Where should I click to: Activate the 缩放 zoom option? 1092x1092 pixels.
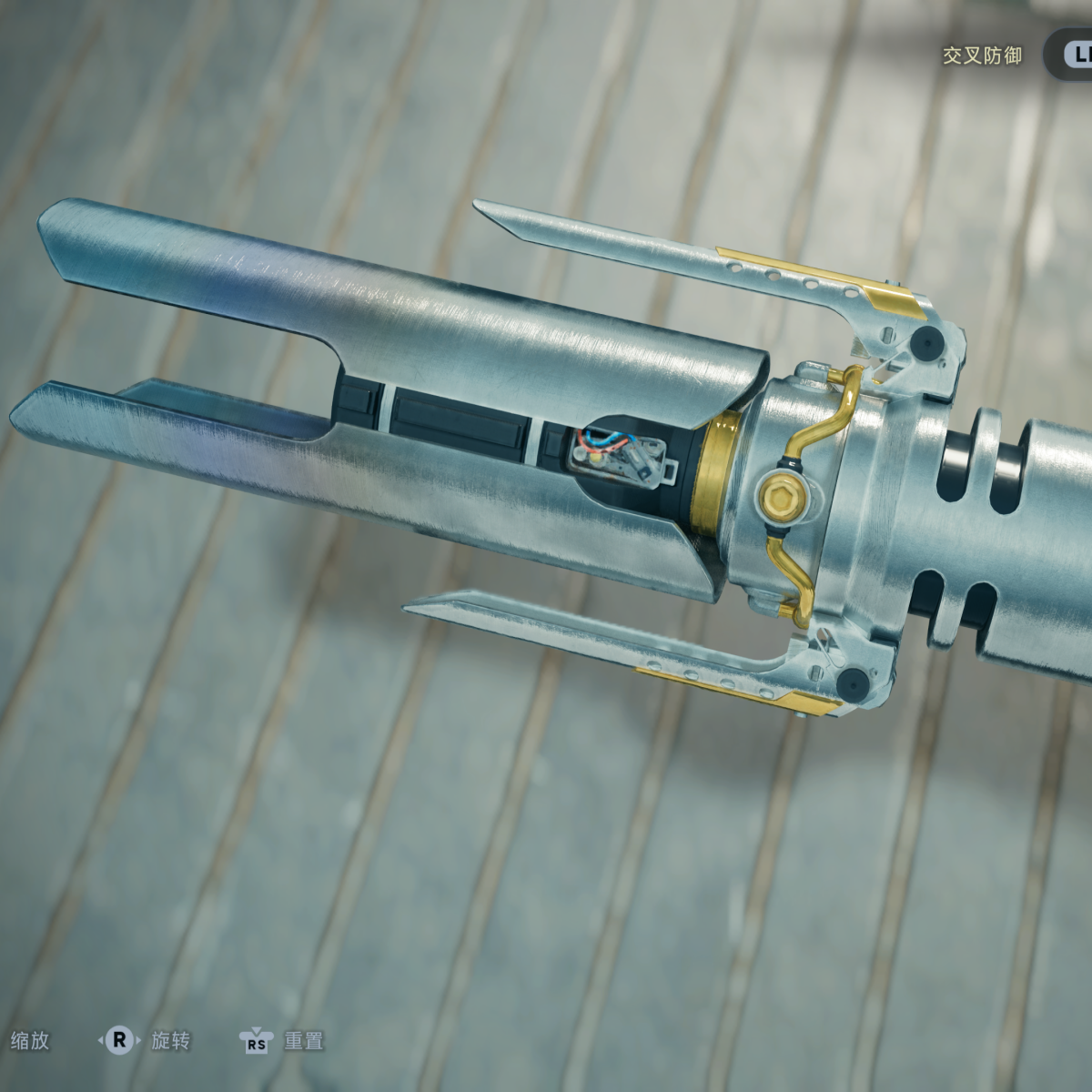click(30, 1040)
